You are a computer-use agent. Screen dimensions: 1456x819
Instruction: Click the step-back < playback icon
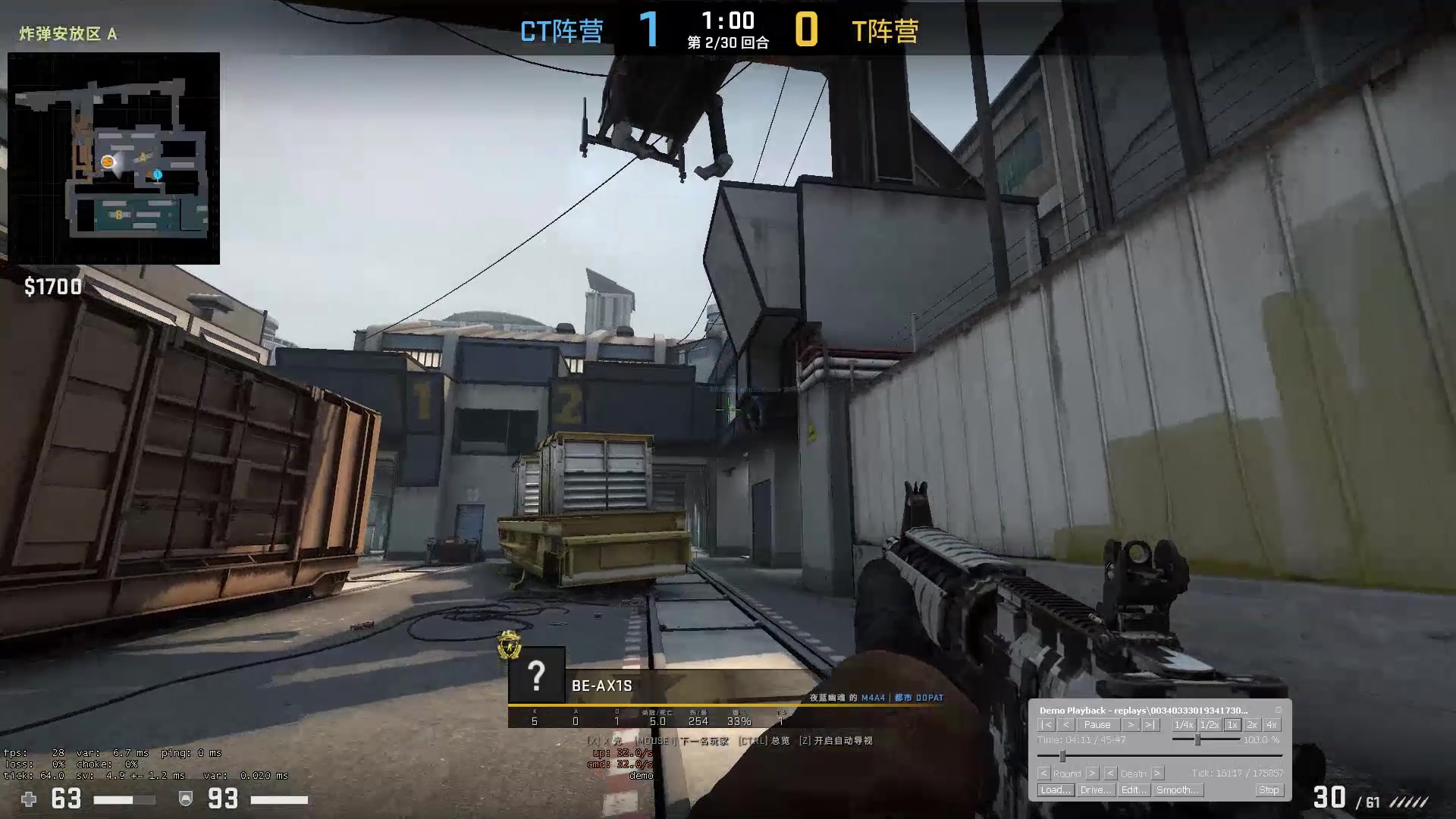pyautogui.click(x=1065, y=725)
